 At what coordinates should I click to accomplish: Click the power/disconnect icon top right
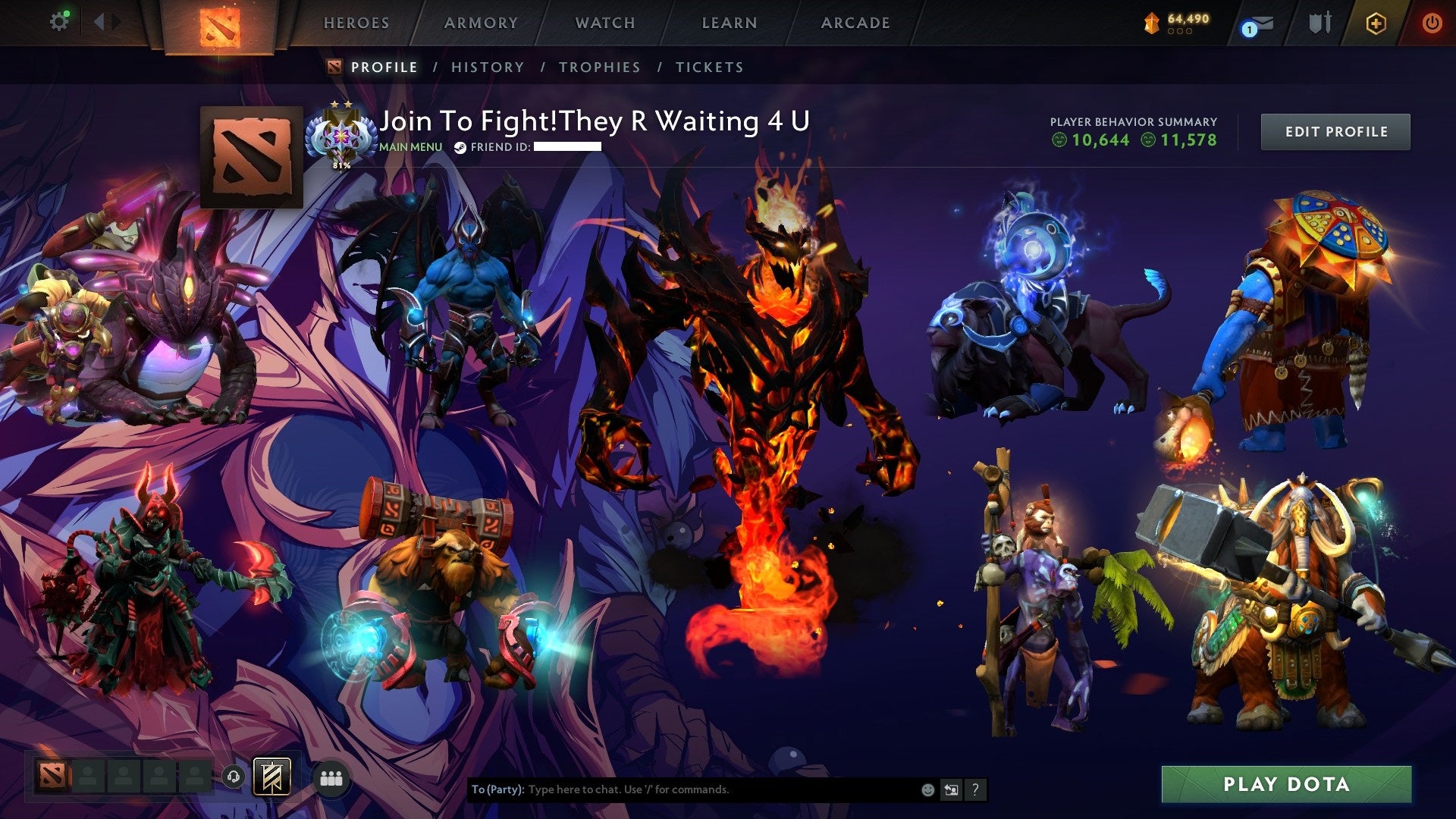(x=1433, y=23)
